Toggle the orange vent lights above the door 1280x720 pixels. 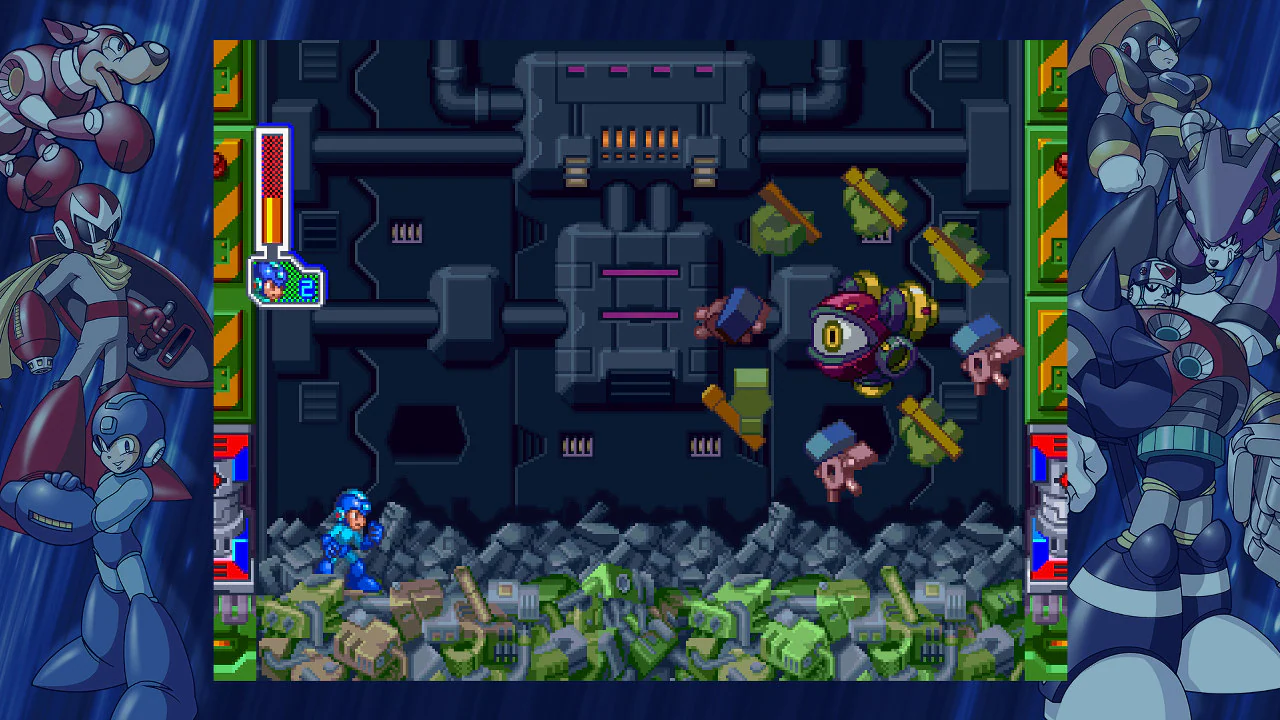pyautogui.click(x=630, y=140)
